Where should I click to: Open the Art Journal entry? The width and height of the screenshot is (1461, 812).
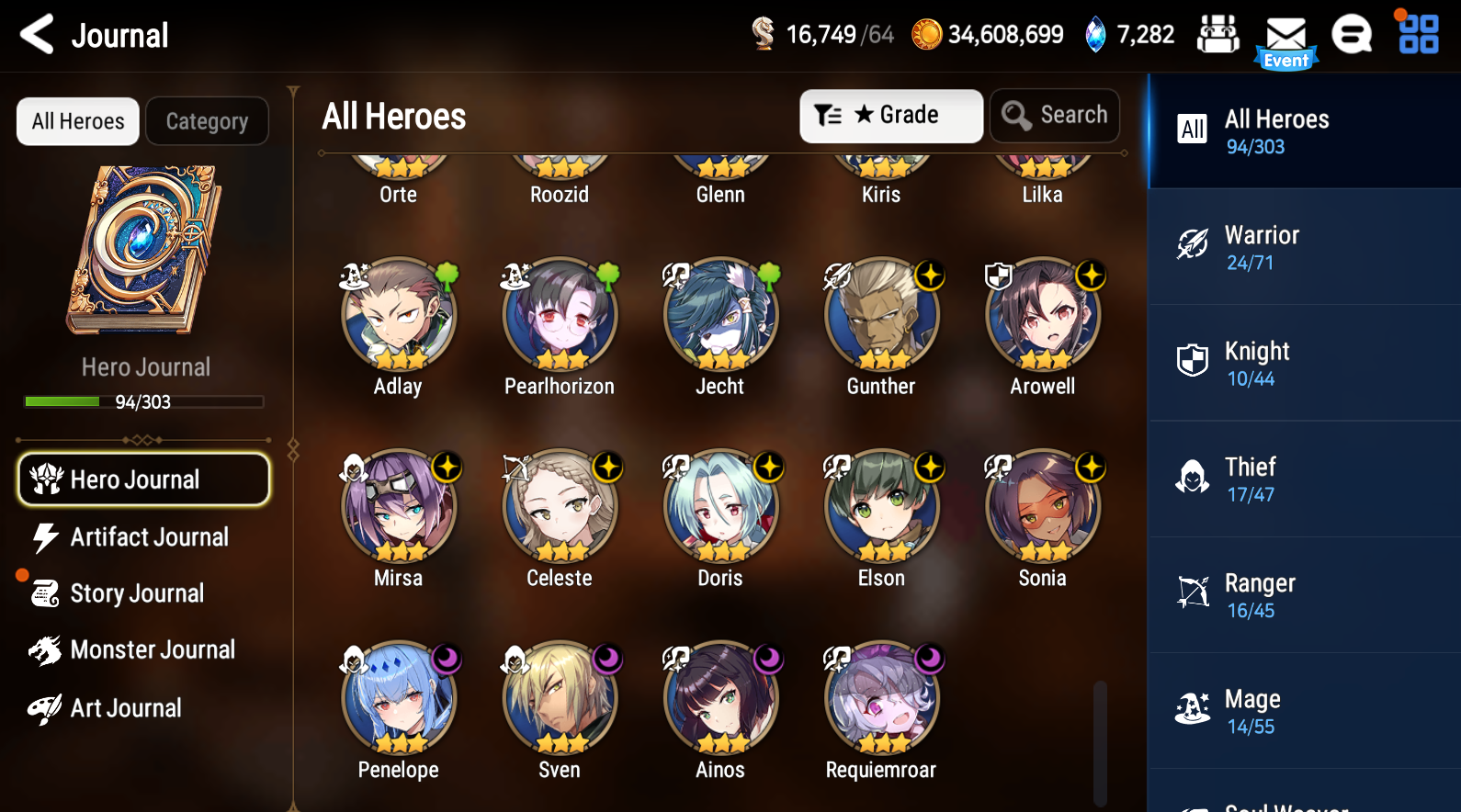[126, 708]
